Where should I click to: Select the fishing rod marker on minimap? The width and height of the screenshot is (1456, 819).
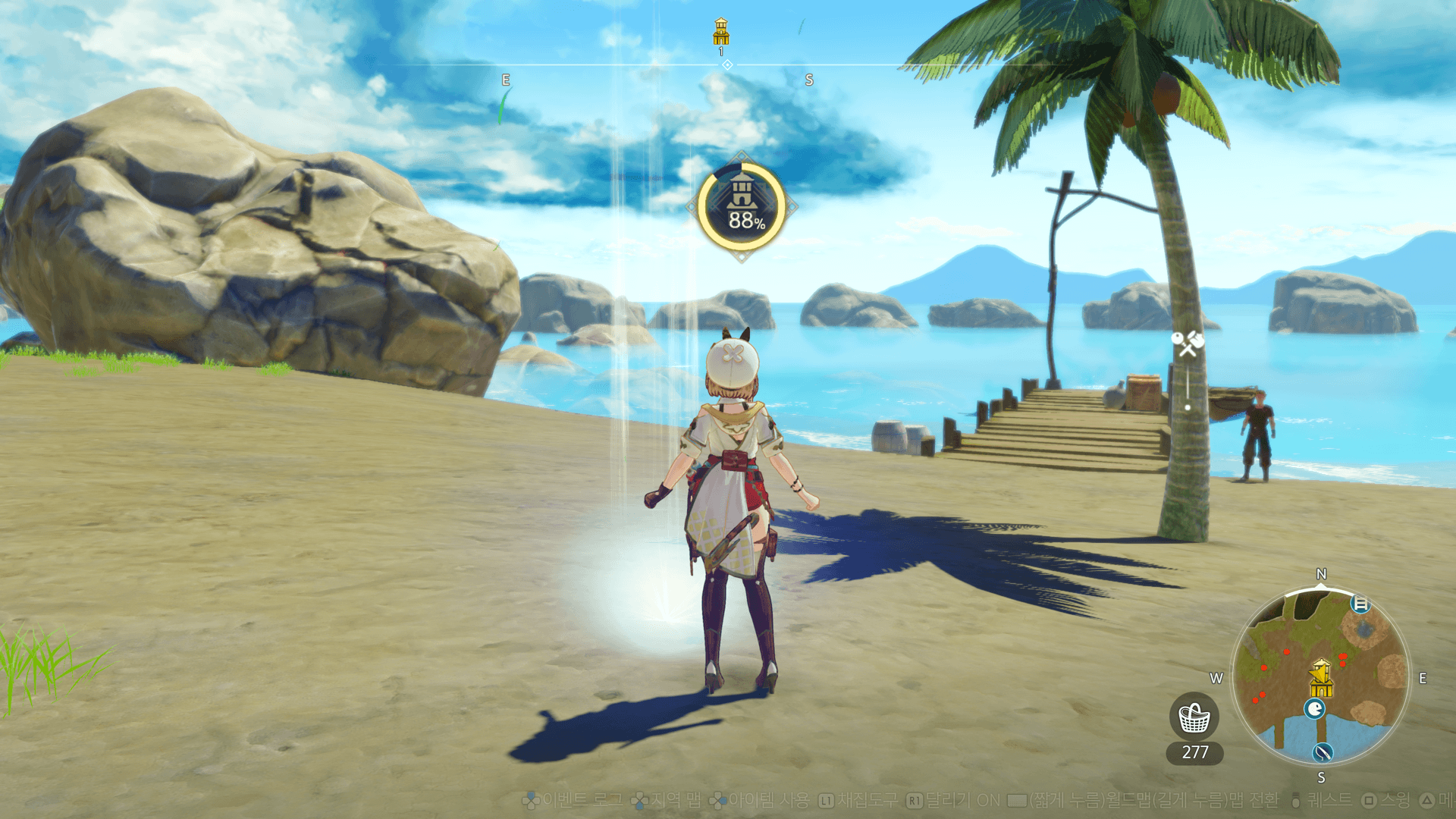1323,752
